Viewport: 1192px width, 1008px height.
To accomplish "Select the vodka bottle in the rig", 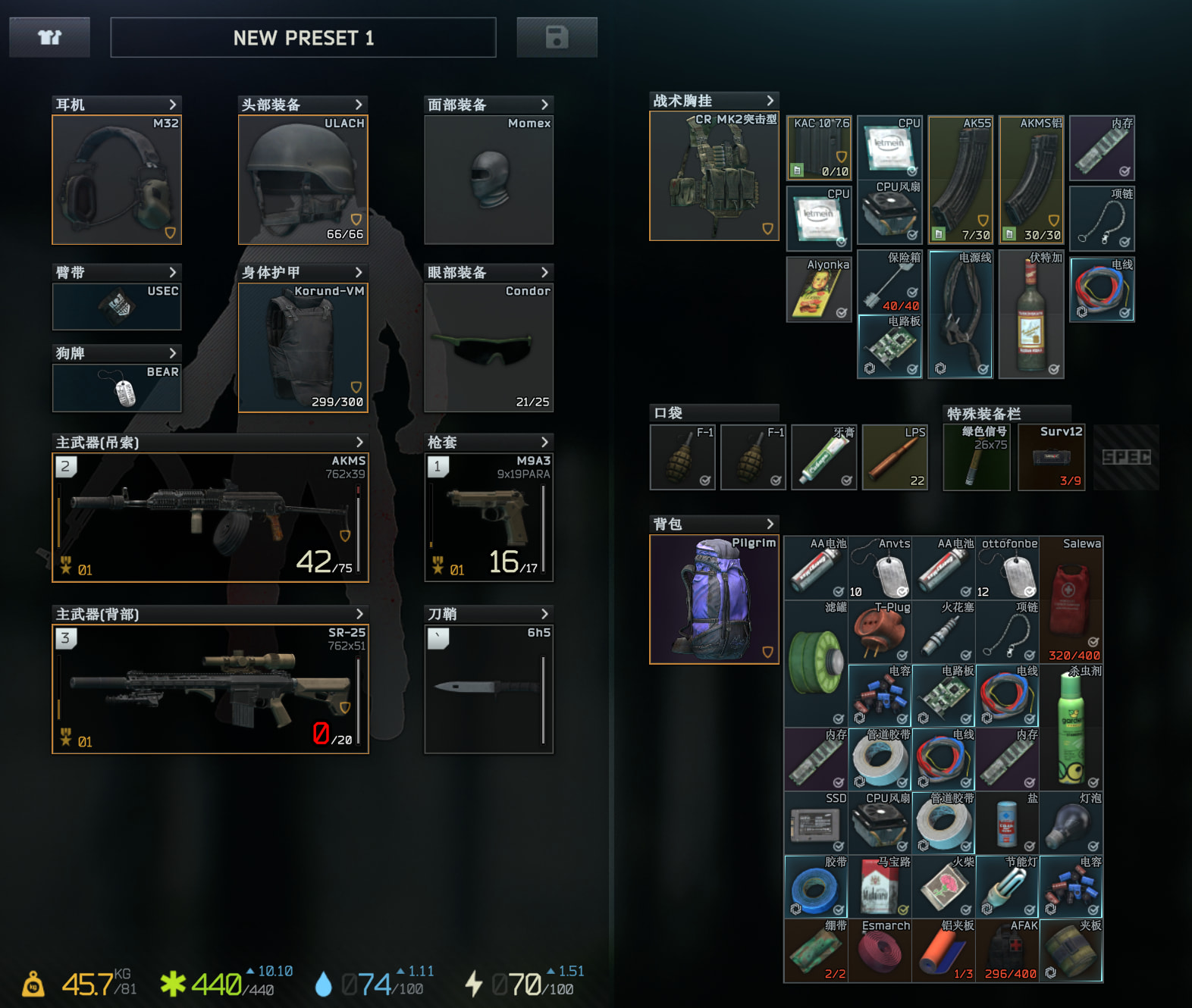I will [1031, 314].
